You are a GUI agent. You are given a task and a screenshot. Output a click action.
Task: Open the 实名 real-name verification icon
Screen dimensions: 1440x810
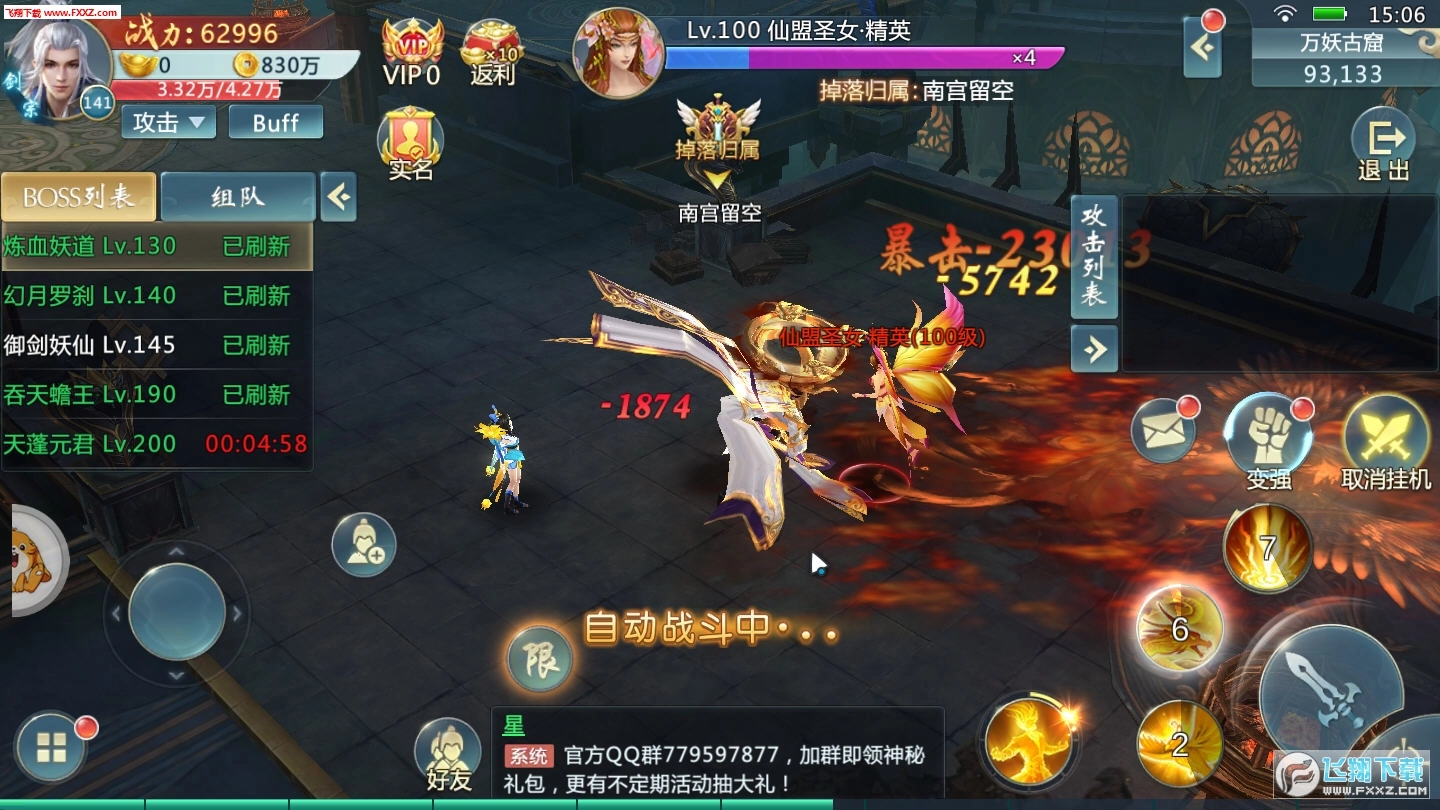tap(410, 138)
